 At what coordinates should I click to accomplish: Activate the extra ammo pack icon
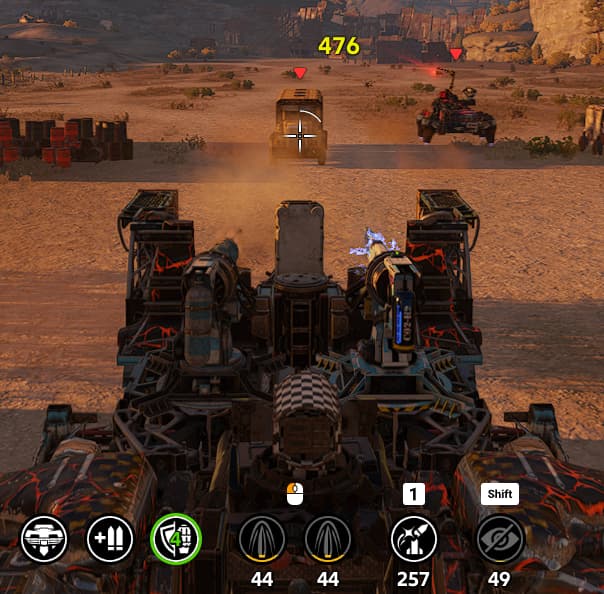tap(110, 539)
